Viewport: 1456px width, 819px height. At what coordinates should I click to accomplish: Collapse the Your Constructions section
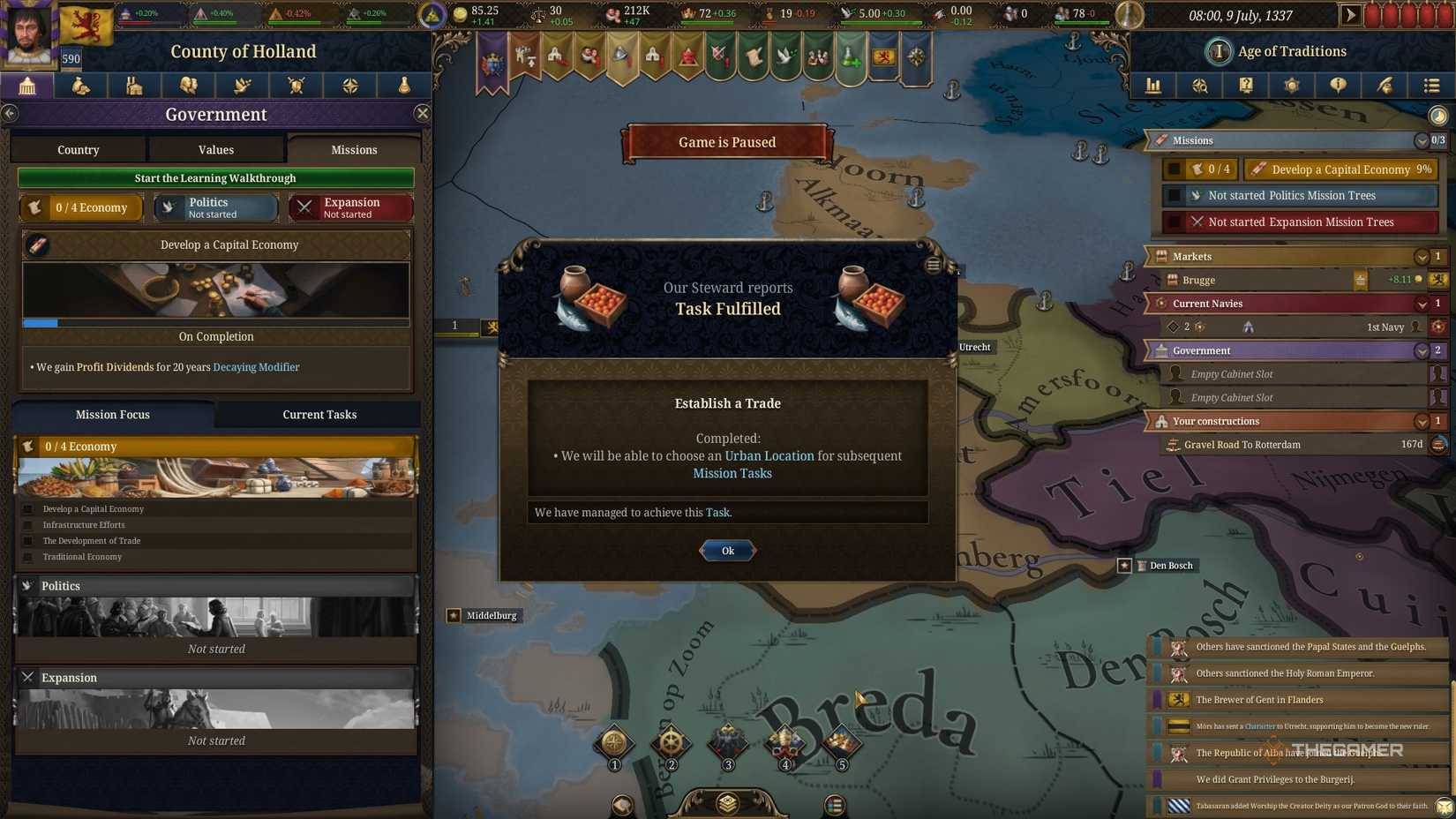1422,421
